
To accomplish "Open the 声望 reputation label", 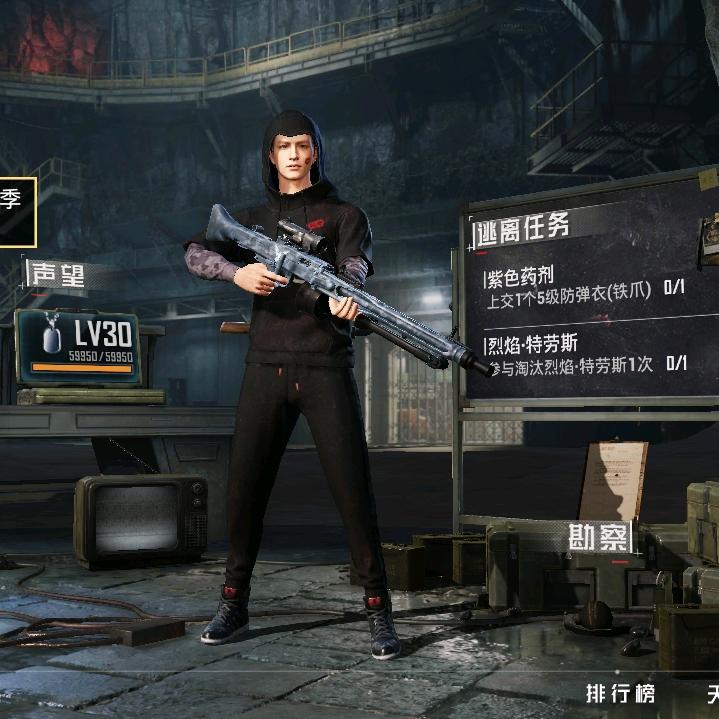I will point(58,274).
